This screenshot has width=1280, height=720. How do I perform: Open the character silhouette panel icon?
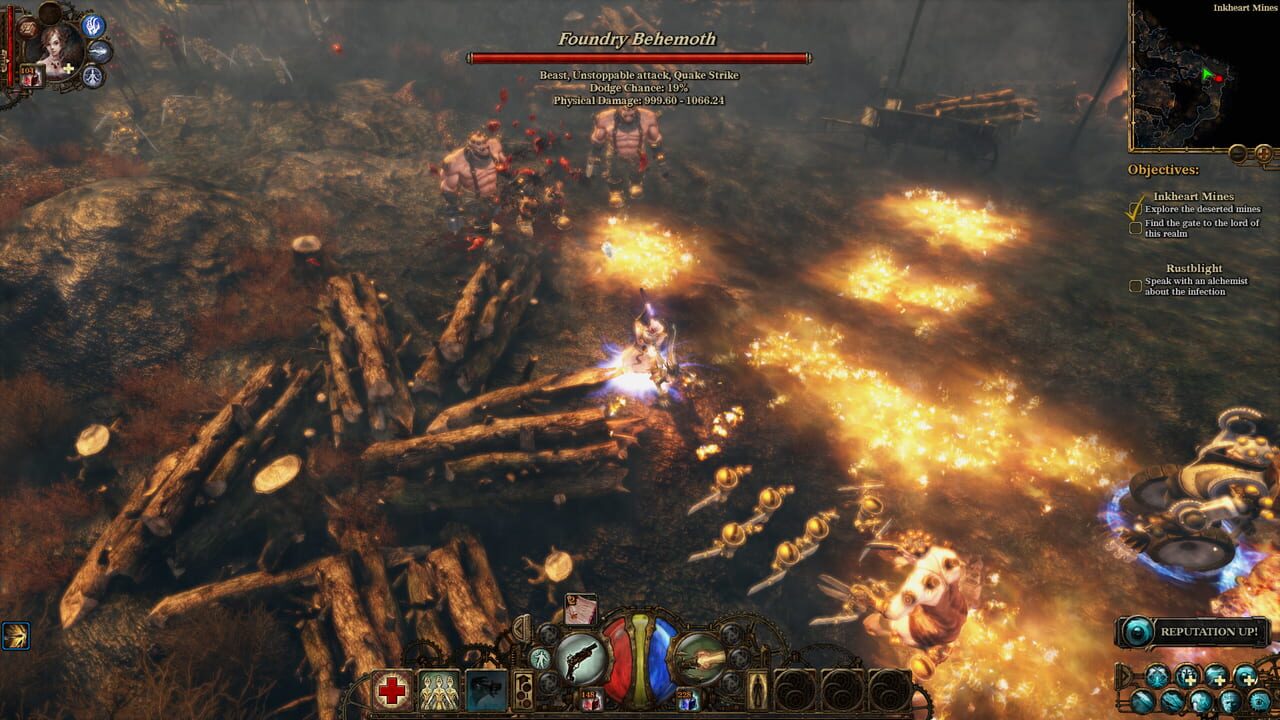(759, 691)
